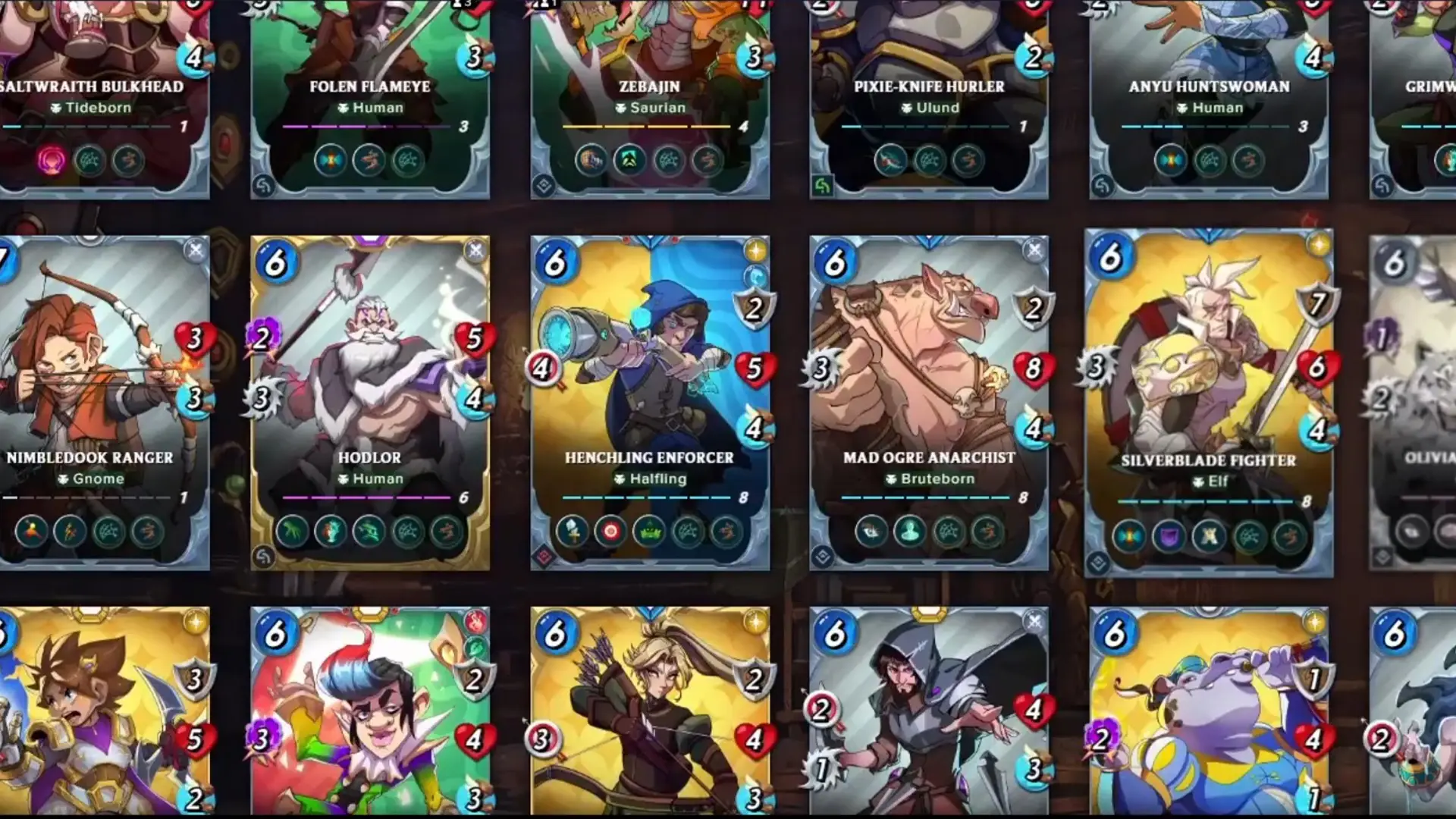Click the red target ability icon on Henchling Enforcer
This screenshot has width=1456, height=819.
tap(612, 531)
